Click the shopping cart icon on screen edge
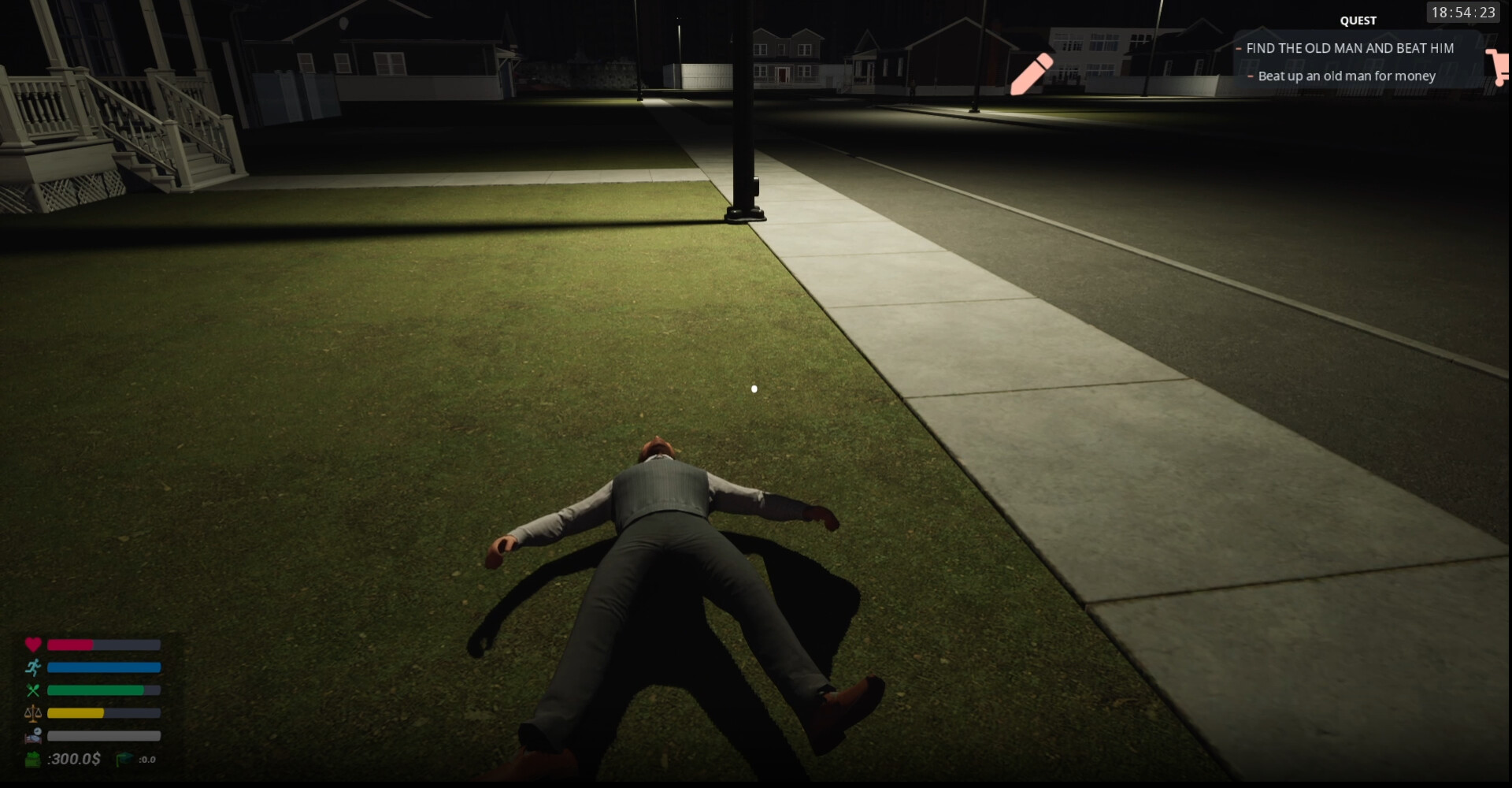The image size is (1512, 788). coord(1500,67)
